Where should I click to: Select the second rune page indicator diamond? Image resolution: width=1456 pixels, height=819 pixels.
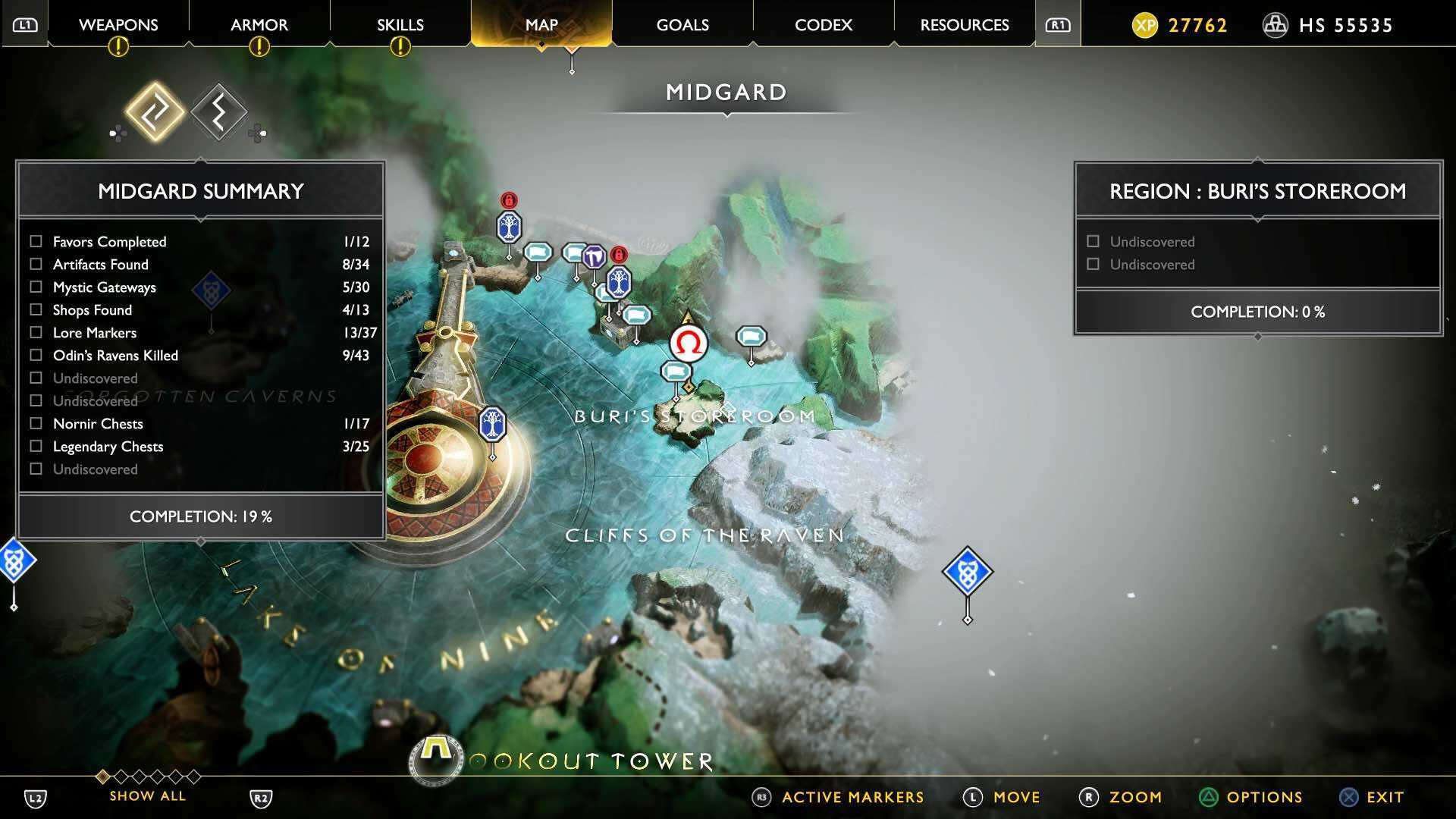click(219, 112)
